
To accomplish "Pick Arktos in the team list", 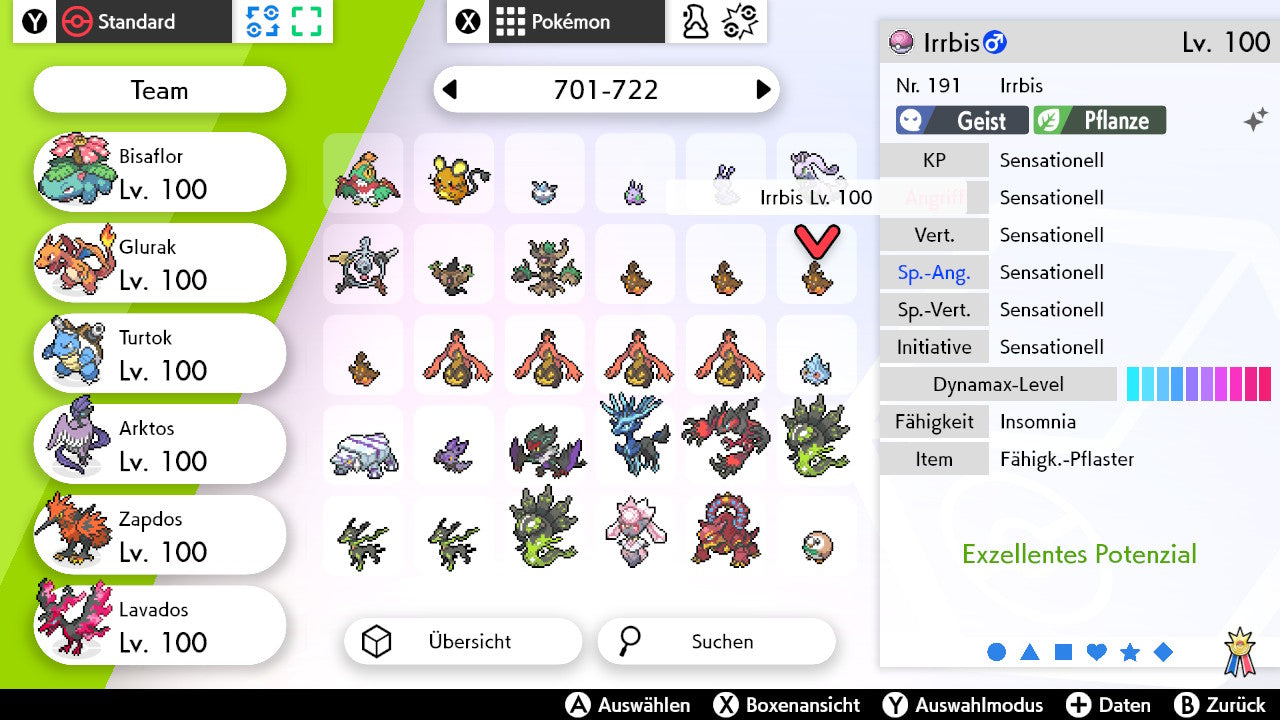I will pyautogui.click(x=160, y=445).
